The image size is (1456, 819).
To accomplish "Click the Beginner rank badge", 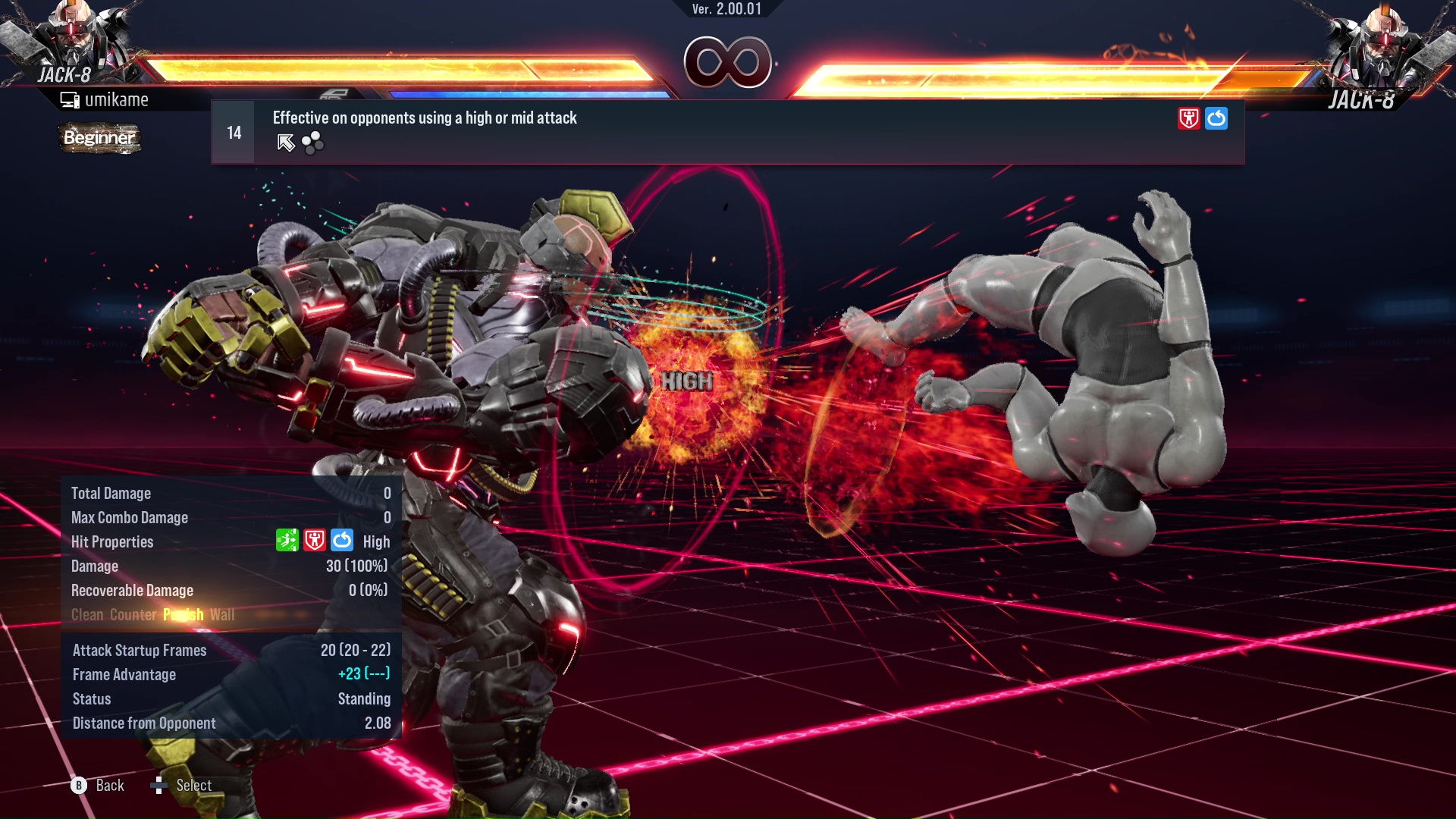I will (x=99, y=138).
